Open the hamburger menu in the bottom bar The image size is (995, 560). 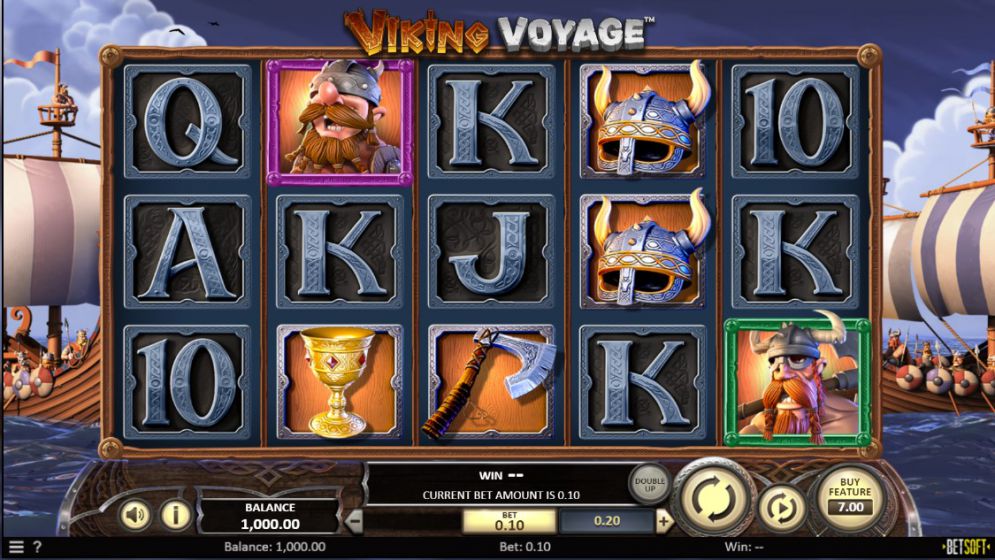(15, 547)
